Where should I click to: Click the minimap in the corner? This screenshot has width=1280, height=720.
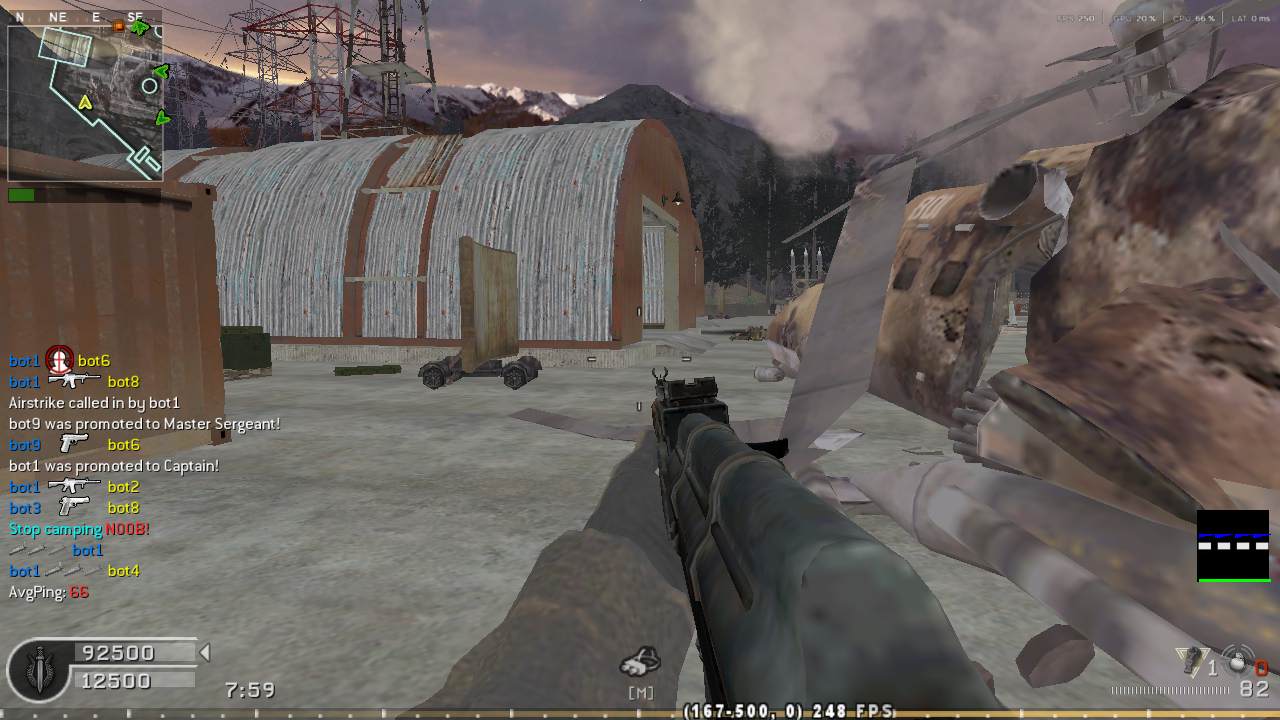pos(85,103)
